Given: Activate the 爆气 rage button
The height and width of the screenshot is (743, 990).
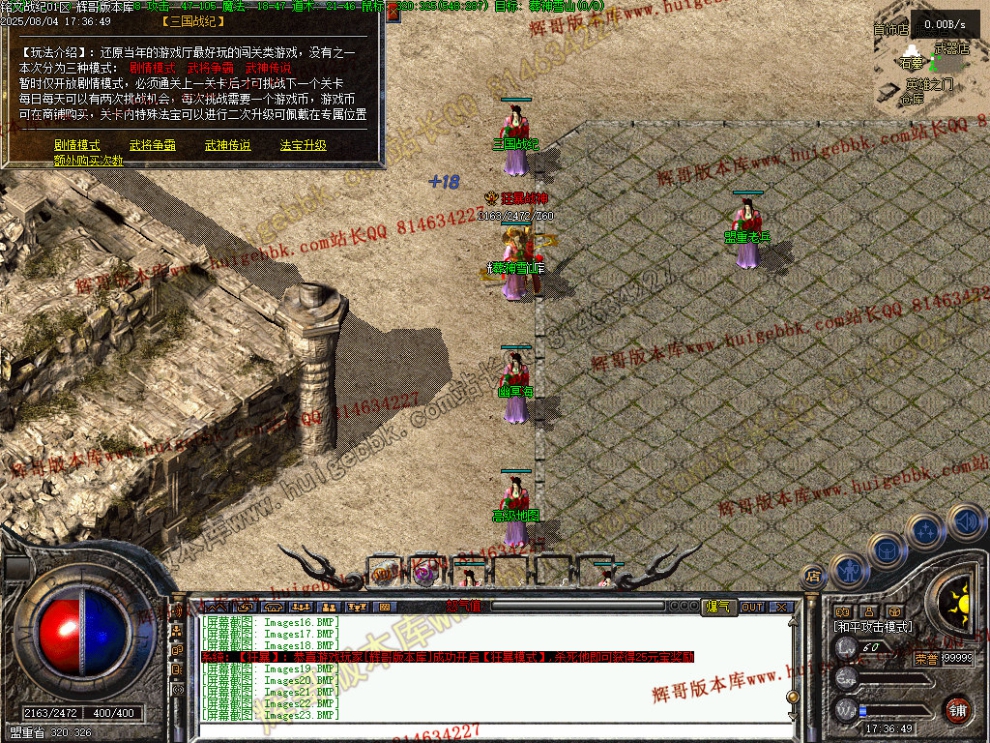Looking at the screenshot, I should [718, 607].
